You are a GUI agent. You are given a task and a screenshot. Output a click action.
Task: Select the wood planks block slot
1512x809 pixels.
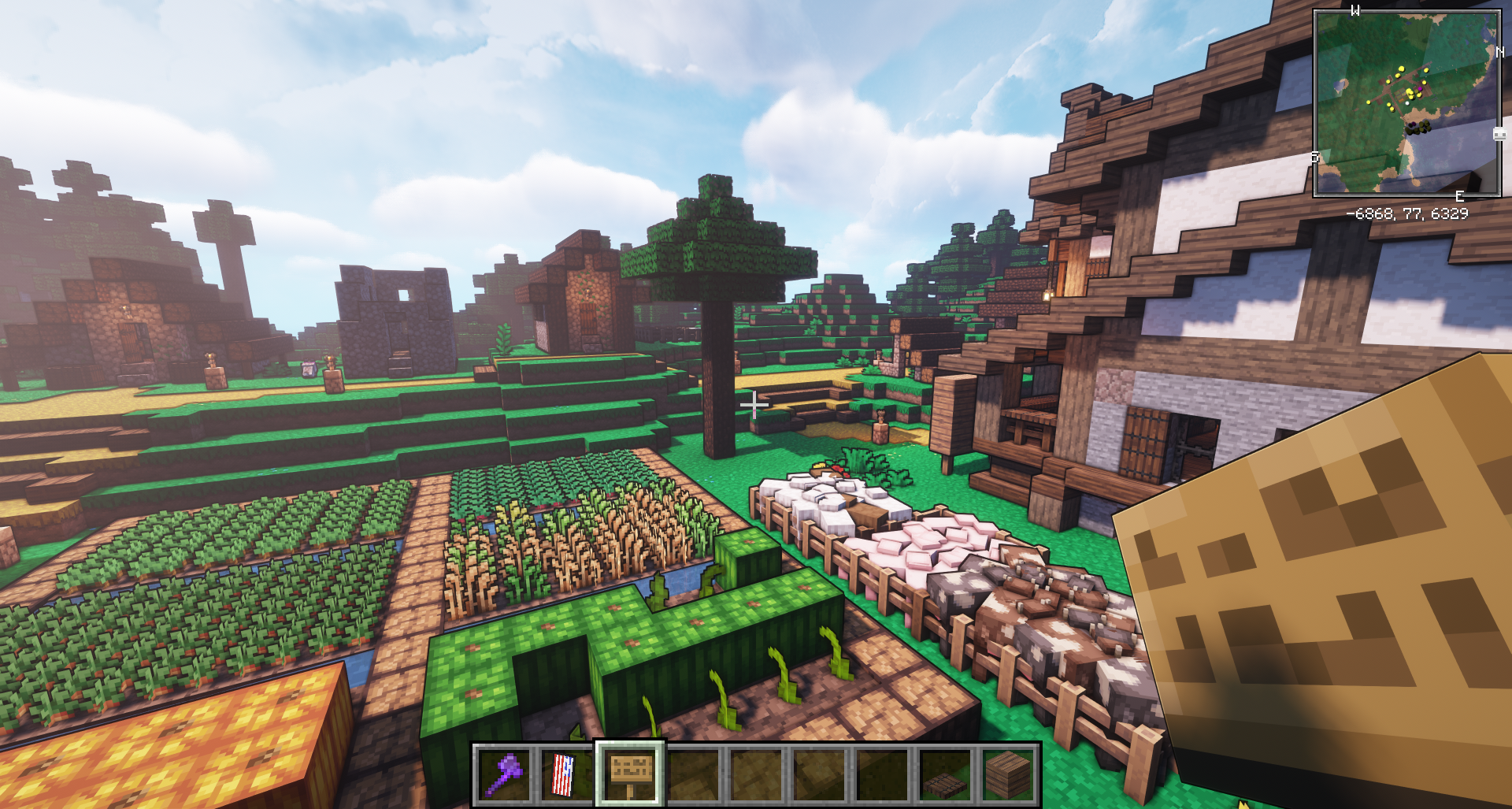click(1008, 775)
